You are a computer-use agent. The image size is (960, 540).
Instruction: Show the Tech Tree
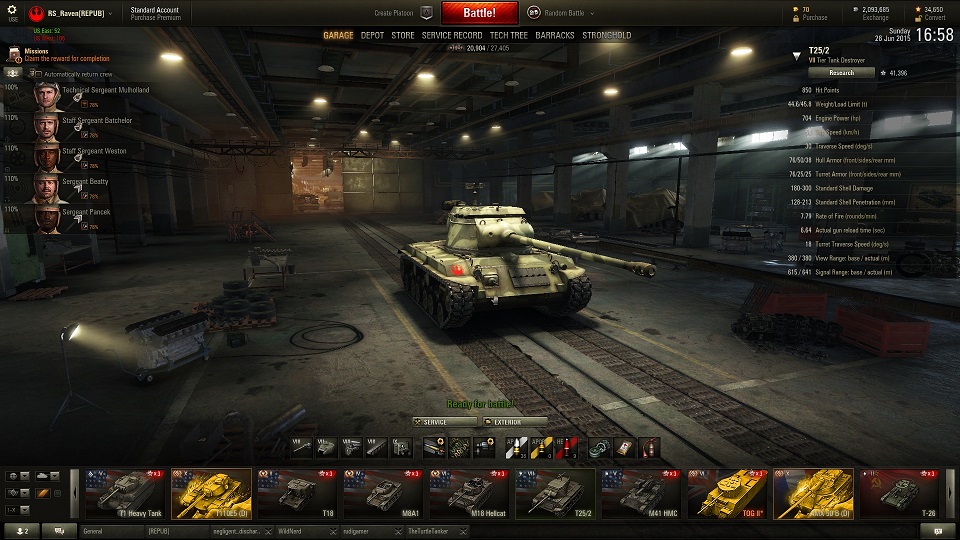(508, 35)
